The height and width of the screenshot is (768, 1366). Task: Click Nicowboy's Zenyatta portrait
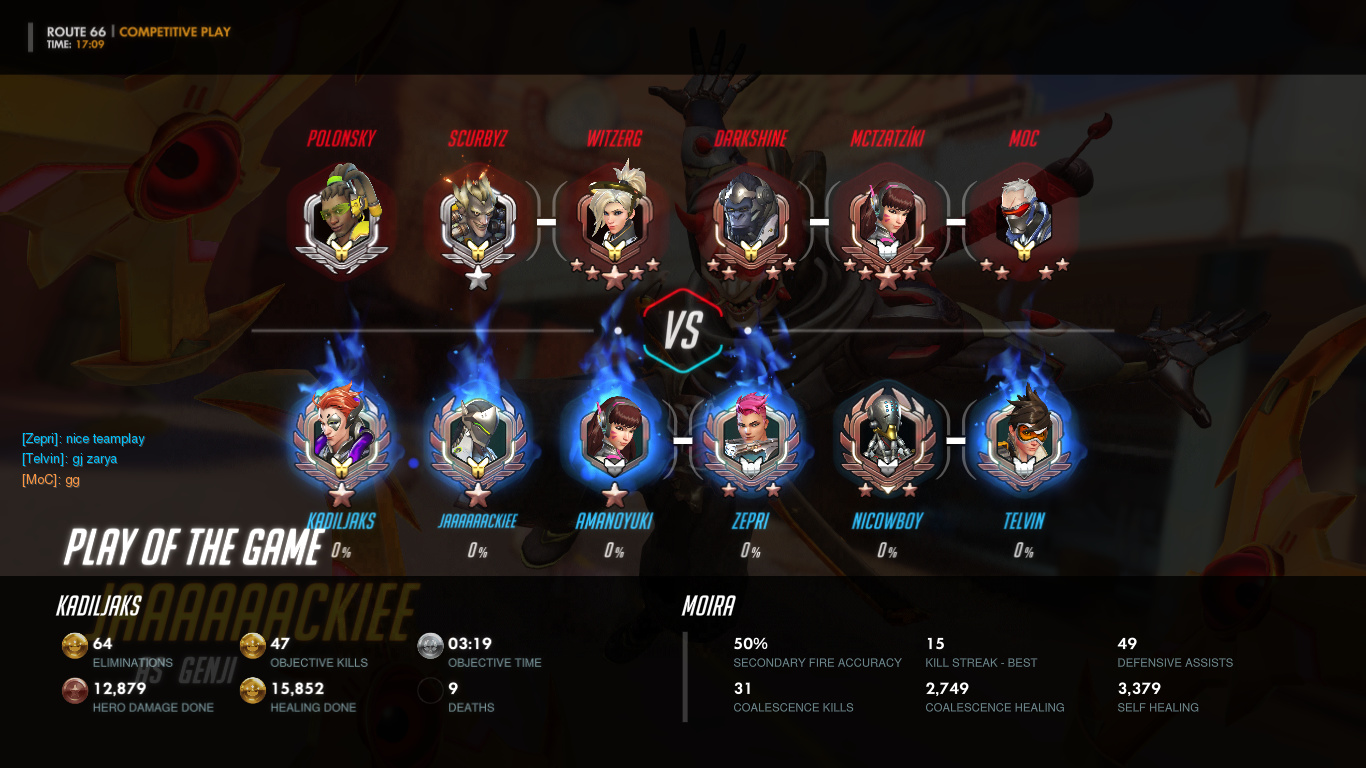(887, 437)
